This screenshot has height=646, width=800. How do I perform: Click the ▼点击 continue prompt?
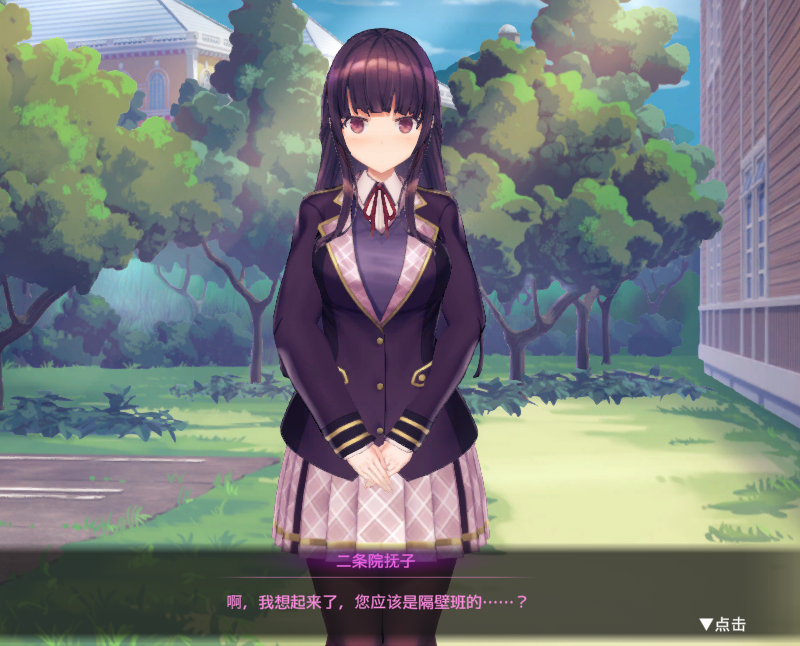(x=722, y=624)
